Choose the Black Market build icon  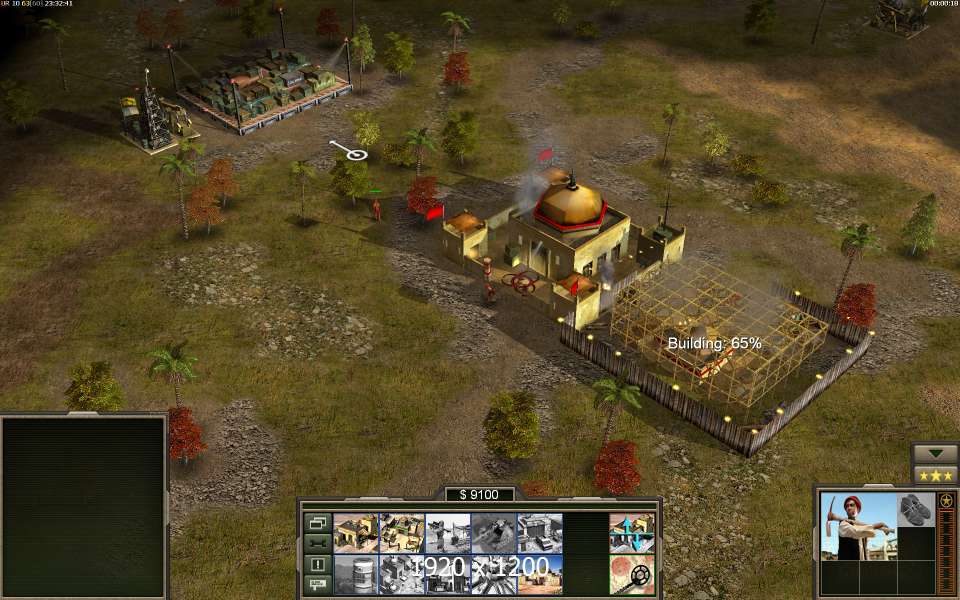point(446,574)
